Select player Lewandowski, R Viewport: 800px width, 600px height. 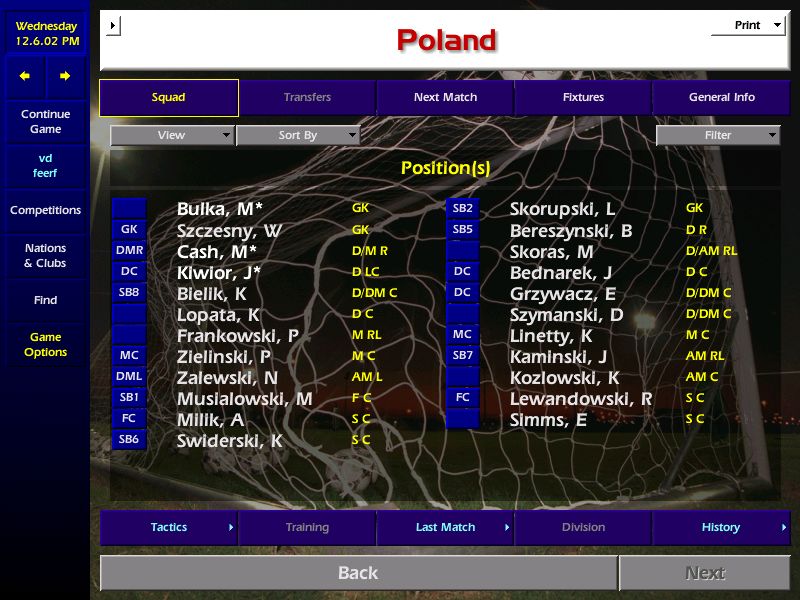coord(580,399)
